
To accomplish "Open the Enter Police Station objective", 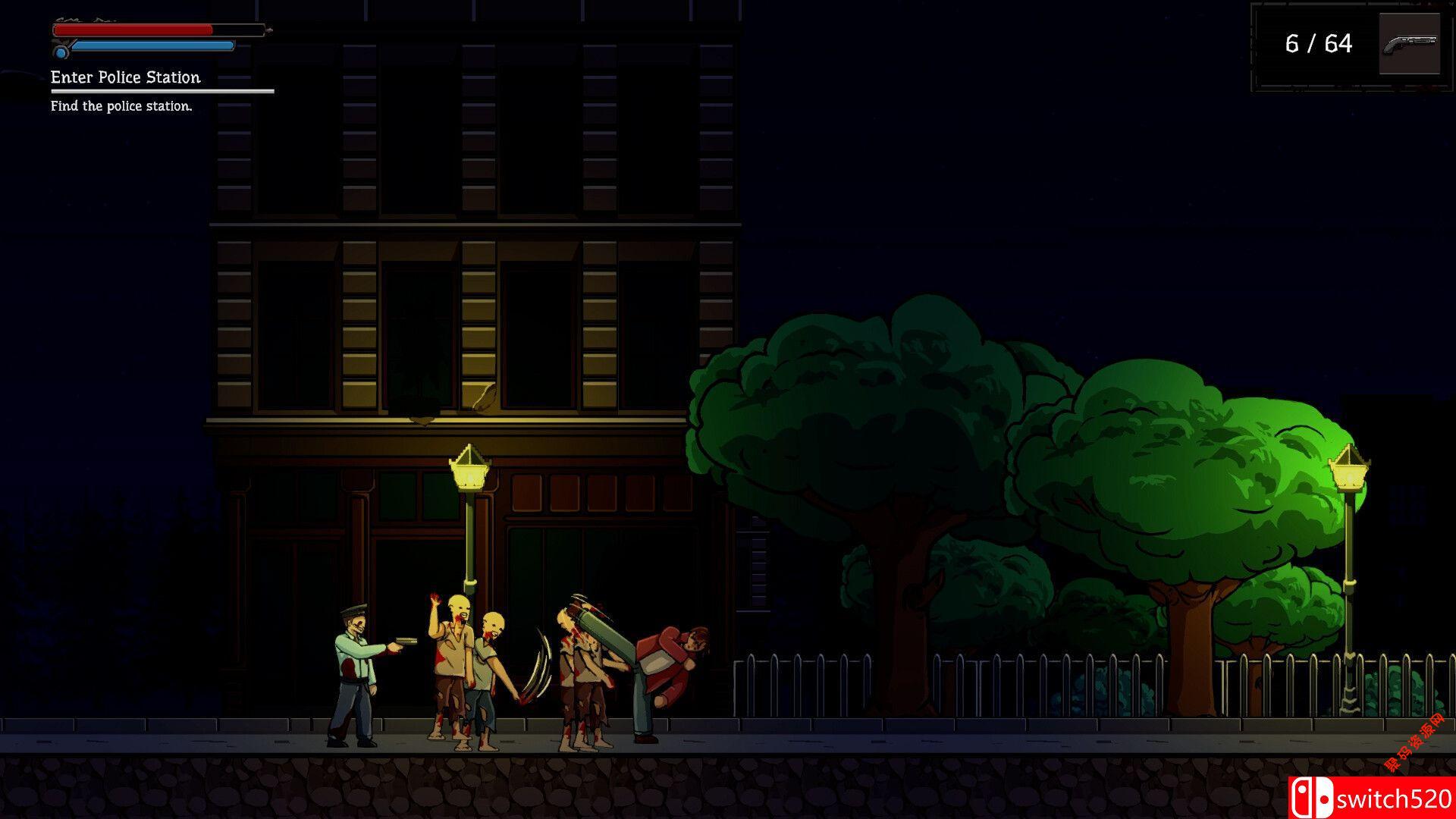I will [x=126, y=77].
